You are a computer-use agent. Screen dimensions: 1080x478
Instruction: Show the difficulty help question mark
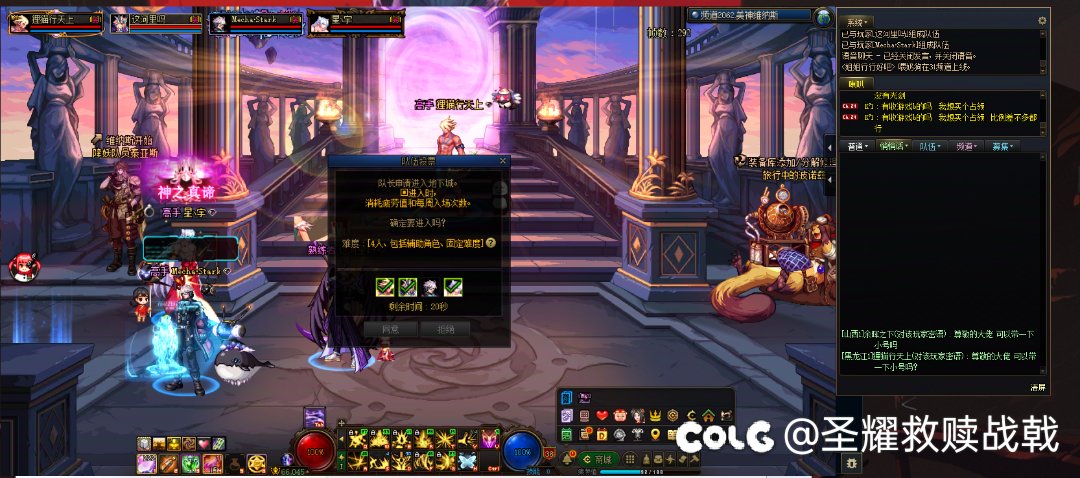tap(491, 243)
